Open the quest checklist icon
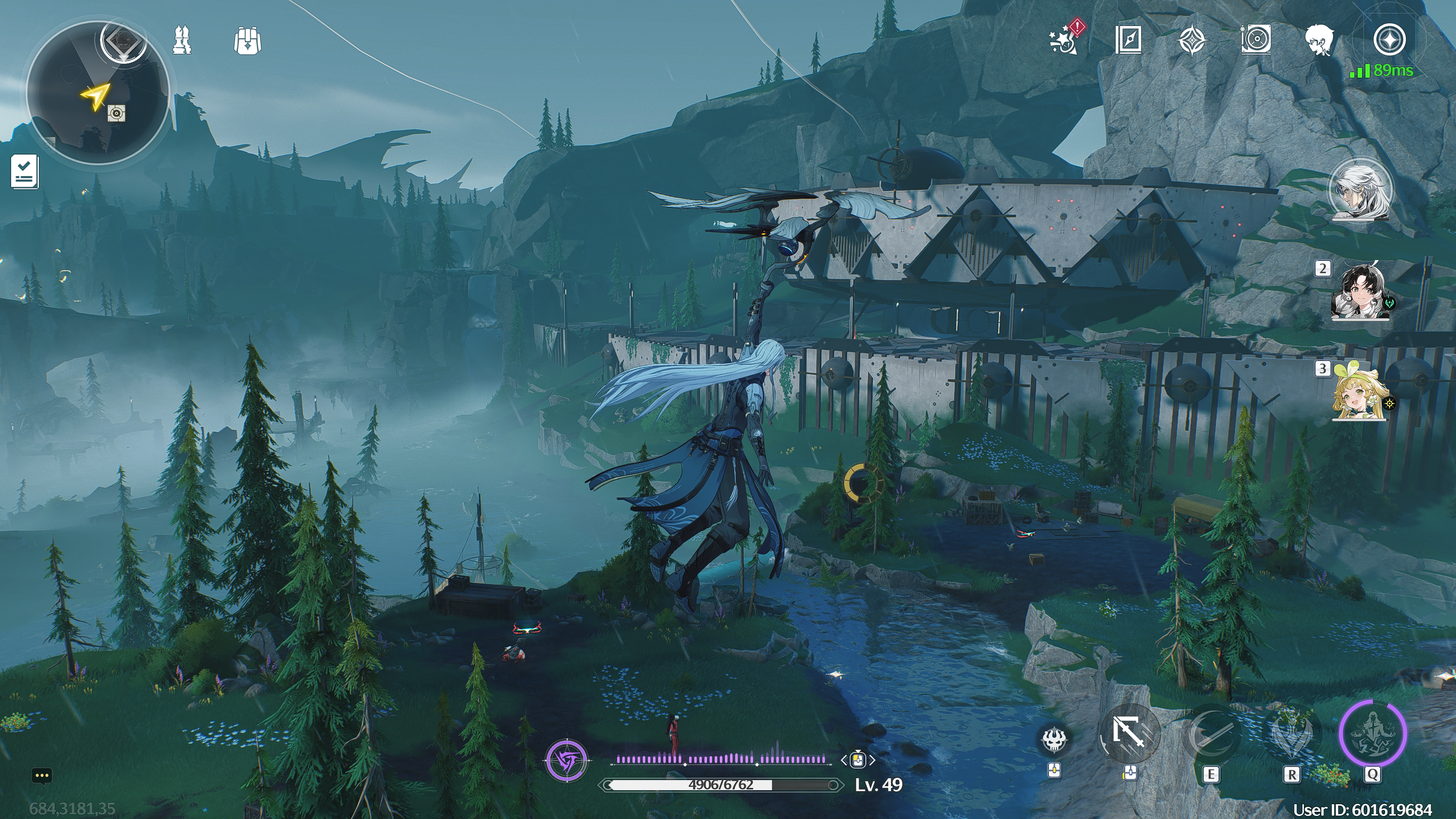Image resolution: width=1456 pixels, height=819 pixels. (x=25, y=171)
